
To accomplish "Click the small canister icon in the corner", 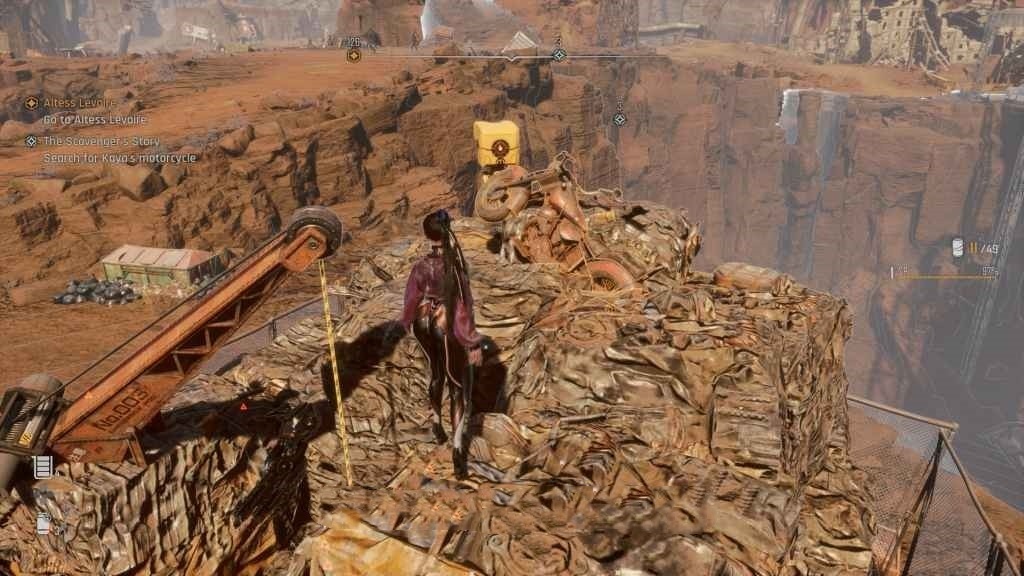I will 44,522.
